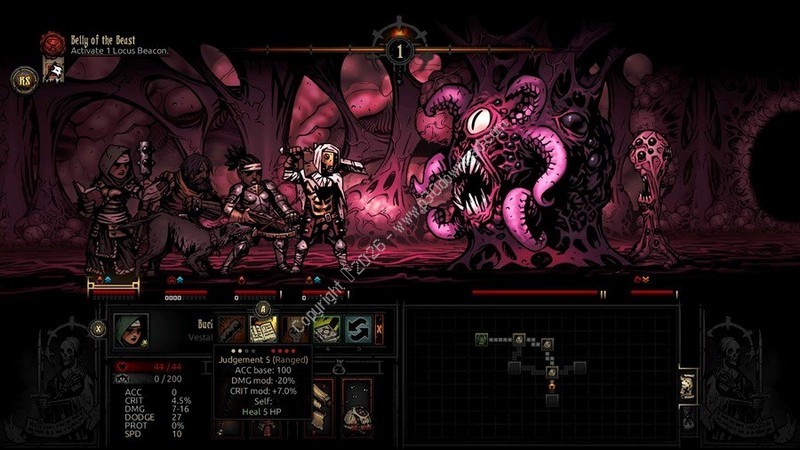Open the quest seal for Belly of the Beast

[52, 44]
